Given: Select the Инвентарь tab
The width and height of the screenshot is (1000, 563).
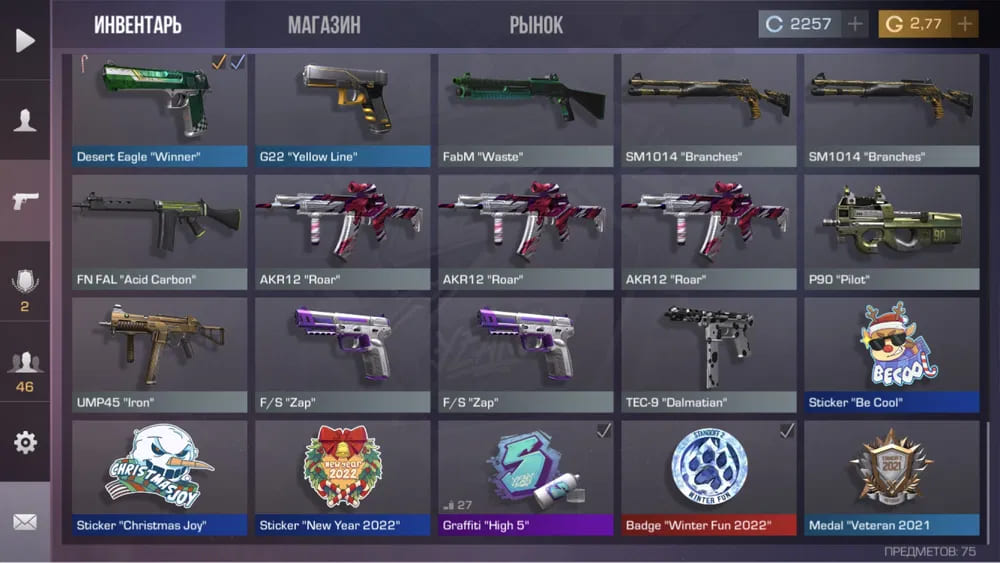Looking at the screenshot, I should pyautogui.click(x=138, y=25).
